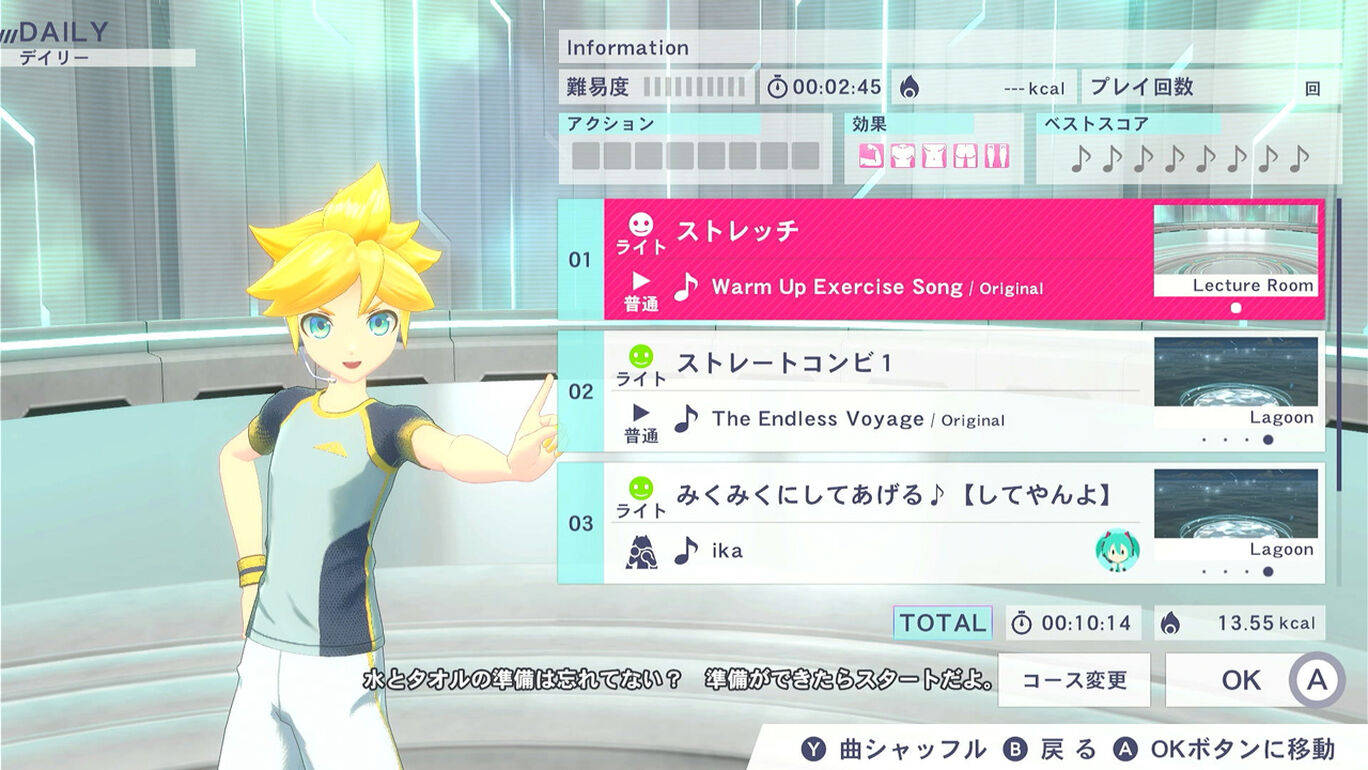Select the chest effect icon under 効果
The width and height of the screenshot is (1368, 770).
(902, 155)
